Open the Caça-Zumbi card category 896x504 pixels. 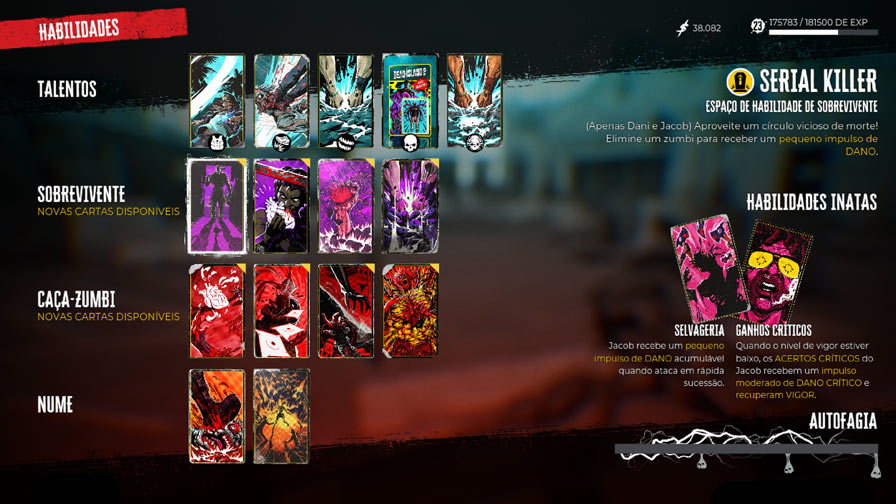(x=76, y=299)
